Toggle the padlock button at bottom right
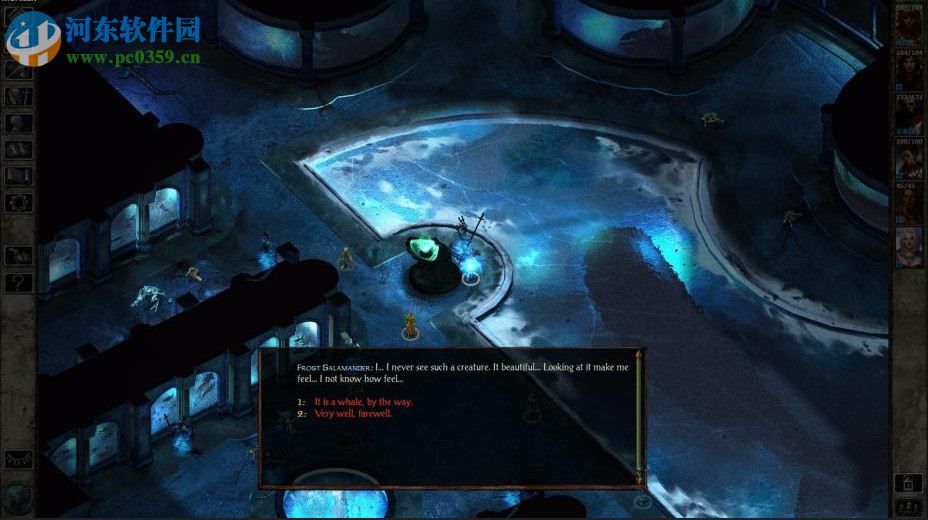The image size is (928, 520). click(908, 483)
